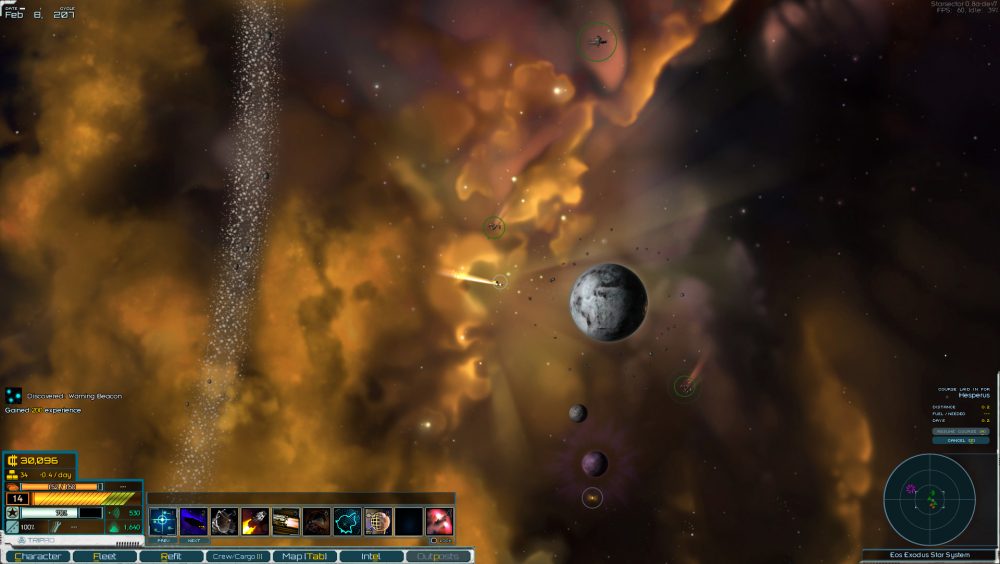The width and height of the screenshot is (1000, 564).
Task: Open the Fleet screen
Action: click(104, 556)
